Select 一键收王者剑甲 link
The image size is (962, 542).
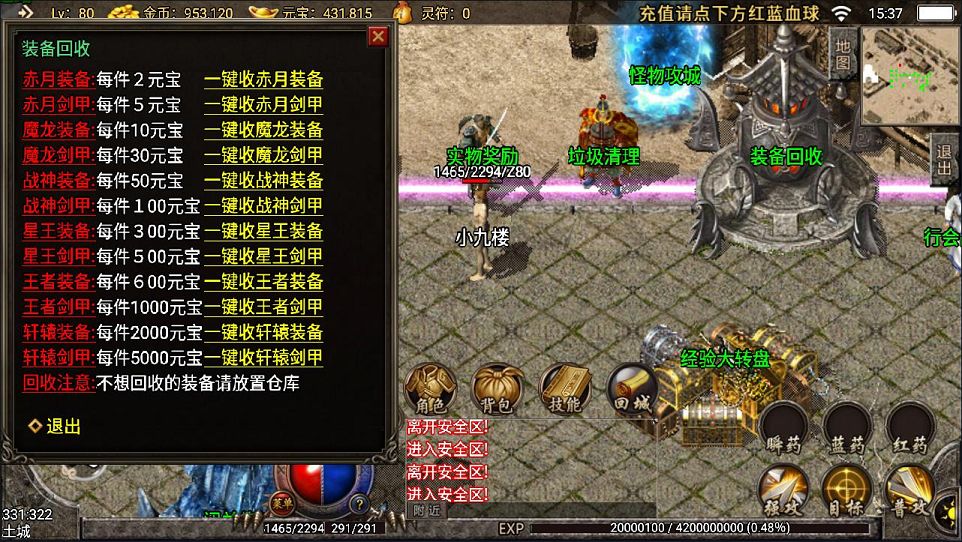click(x=263, y=307)
